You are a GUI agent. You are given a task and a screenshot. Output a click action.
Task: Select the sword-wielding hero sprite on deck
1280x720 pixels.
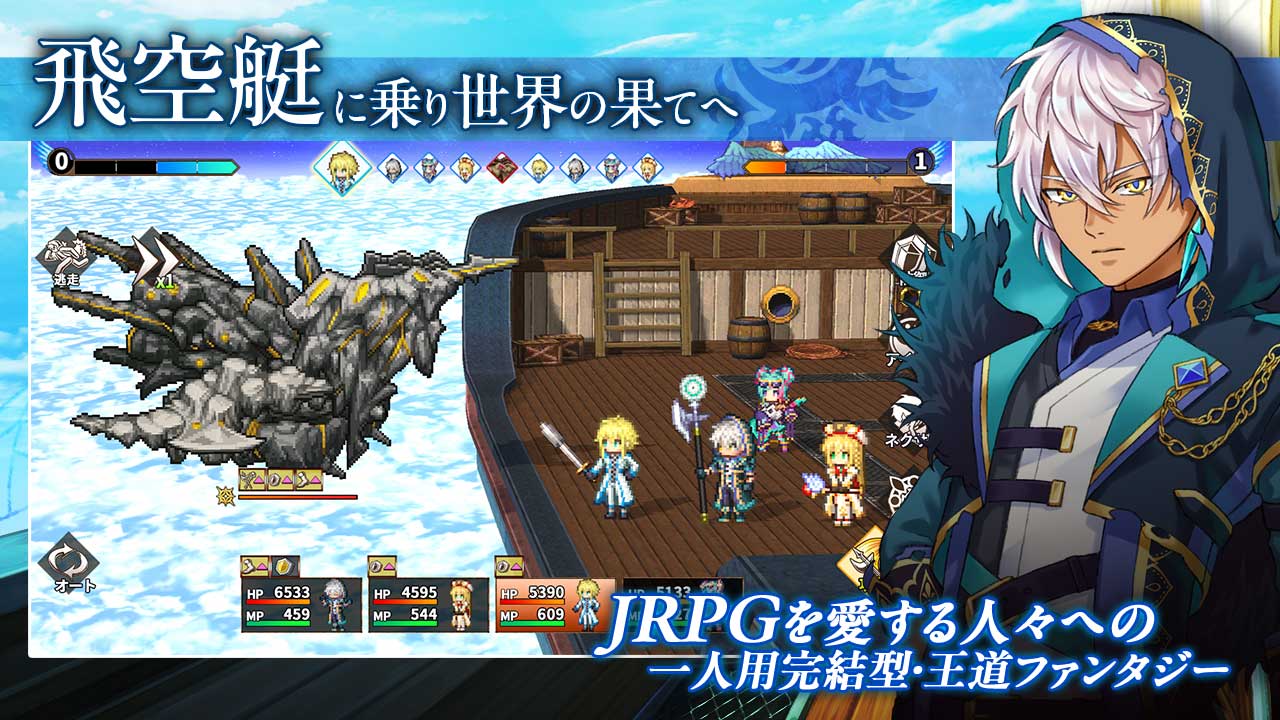615,470
